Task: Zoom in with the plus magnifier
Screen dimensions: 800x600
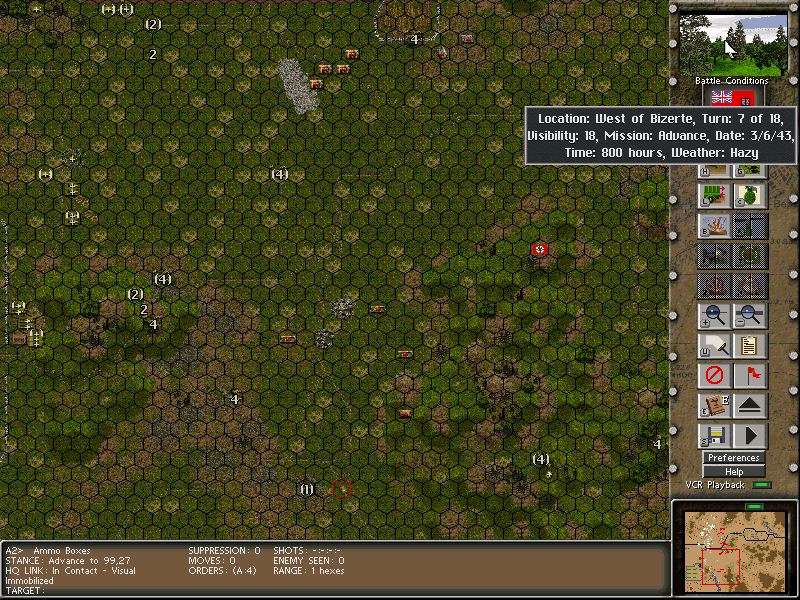Action: click(x=714, y=316)
